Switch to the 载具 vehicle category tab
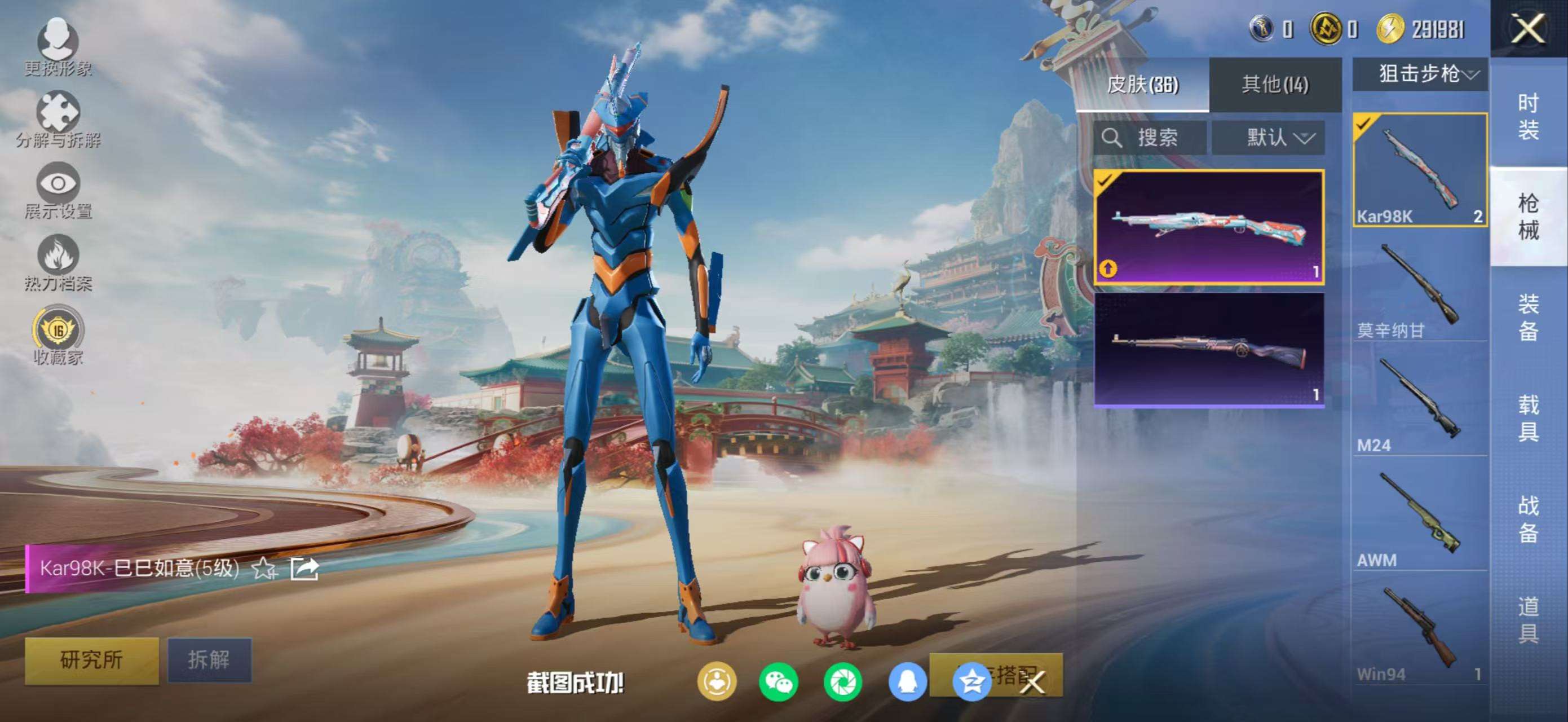 click(1528, 418)
